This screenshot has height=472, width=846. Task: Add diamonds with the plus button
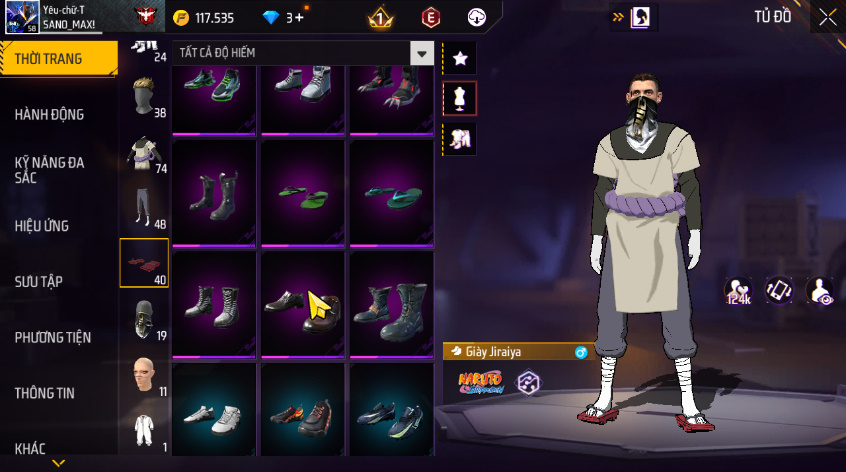point(299,18)
